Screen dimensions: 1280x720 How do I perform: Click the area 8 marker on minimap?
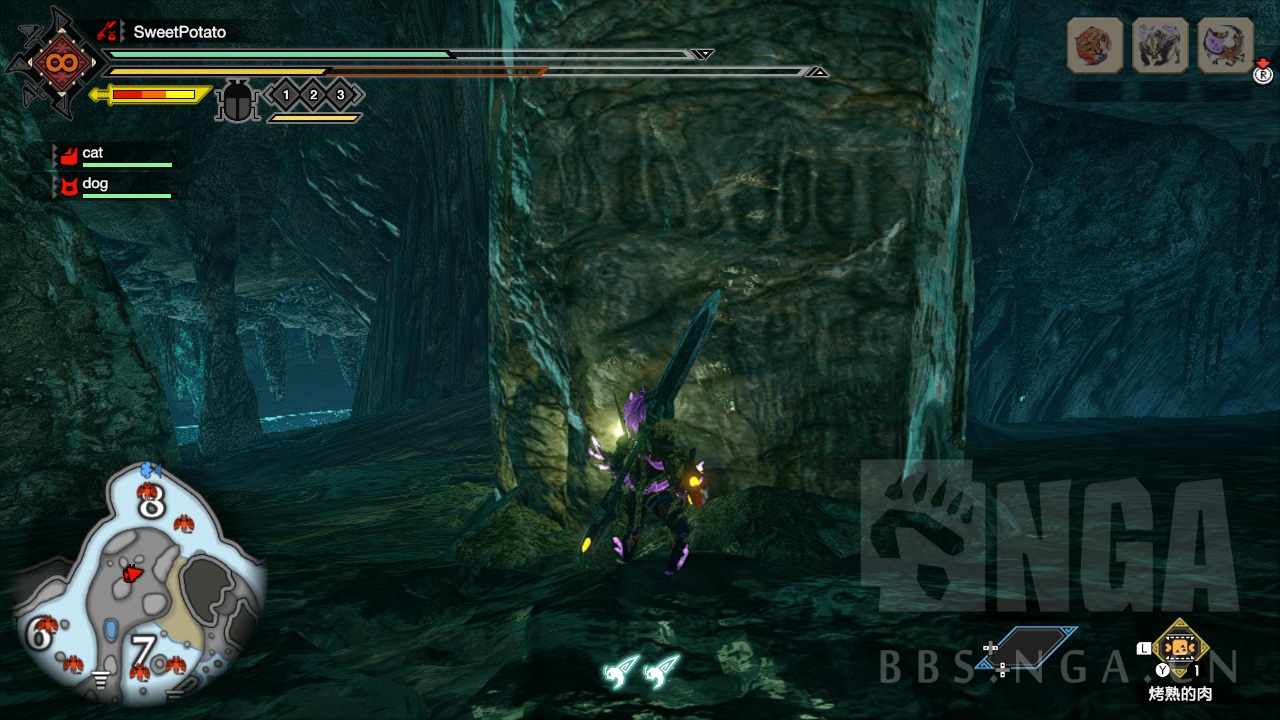151,505
